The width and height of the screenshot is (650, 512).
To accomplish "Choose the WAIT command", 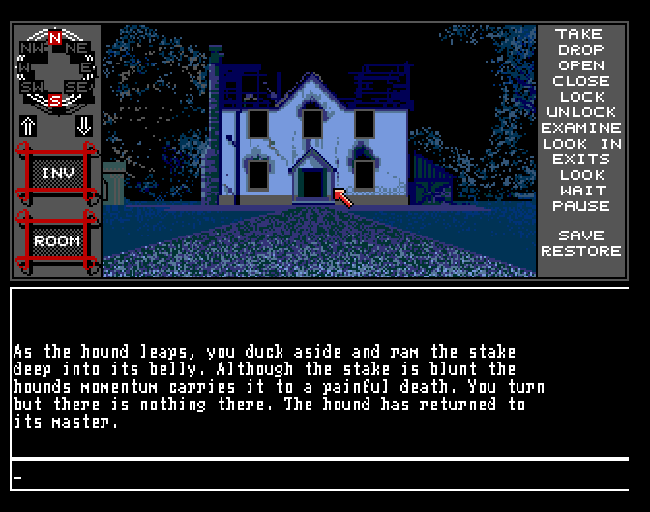I will [581, 190].
